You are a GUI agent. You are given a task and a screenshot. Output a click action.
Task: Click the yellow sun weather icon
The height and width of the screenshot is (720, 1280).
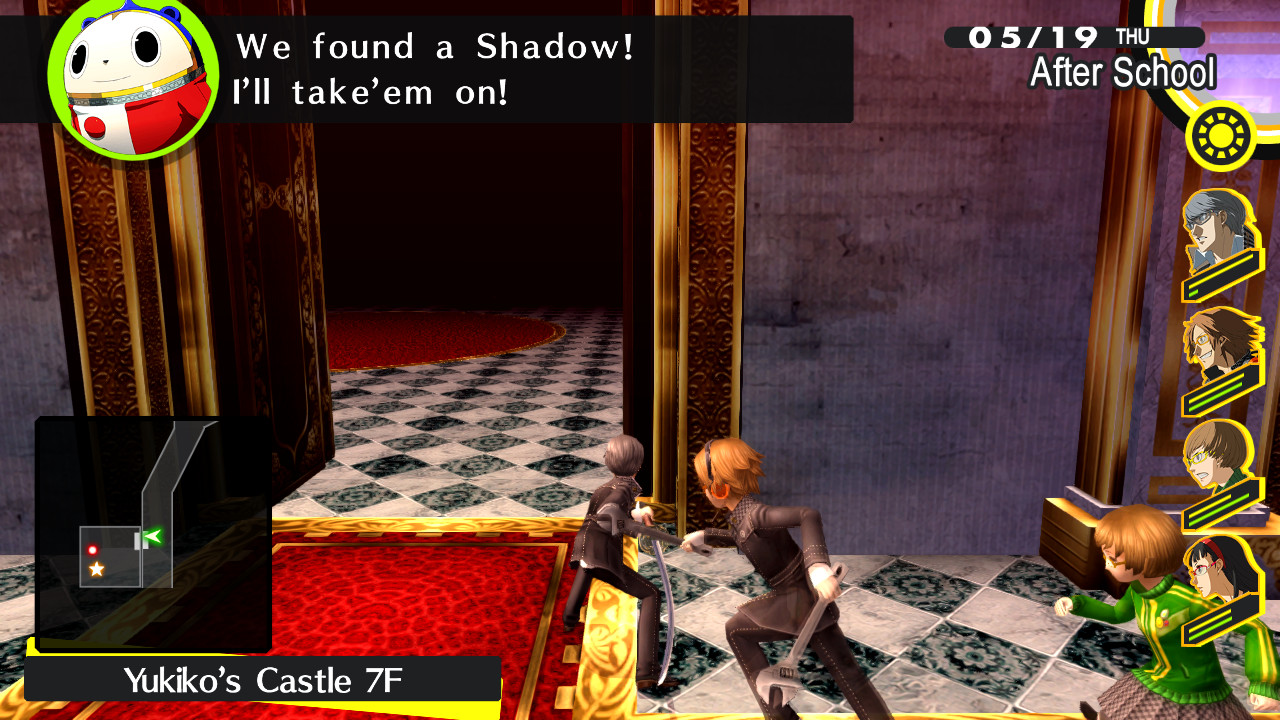1218,133
